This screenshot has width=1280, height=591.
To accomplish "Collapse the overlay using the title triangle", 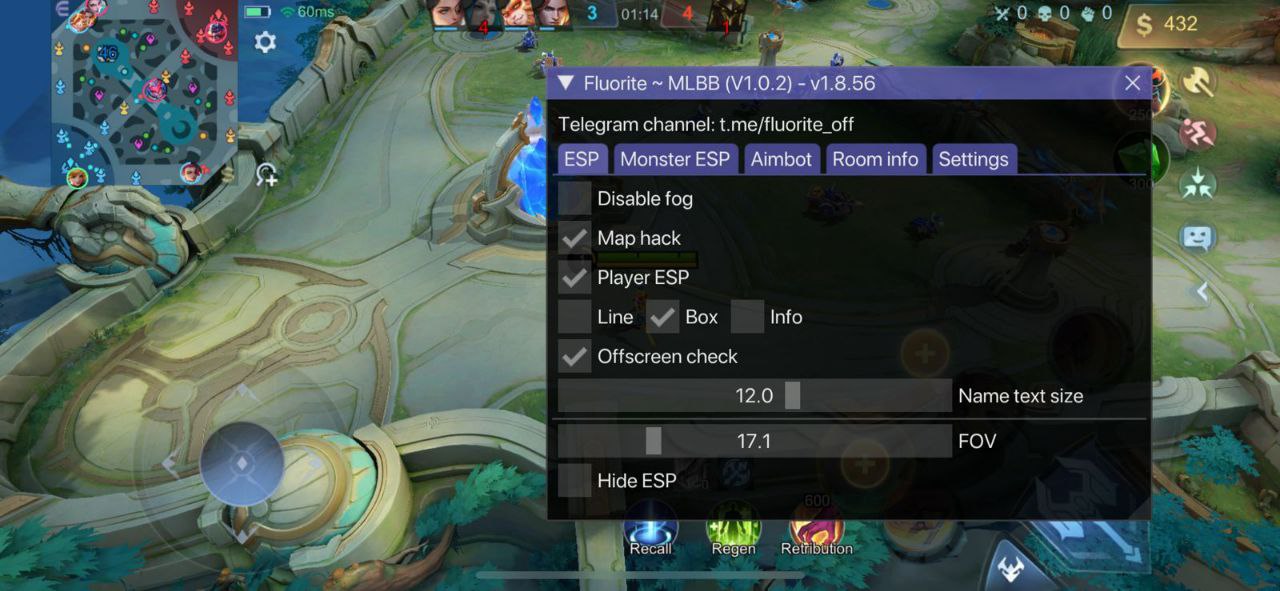I will coord(566,83).
